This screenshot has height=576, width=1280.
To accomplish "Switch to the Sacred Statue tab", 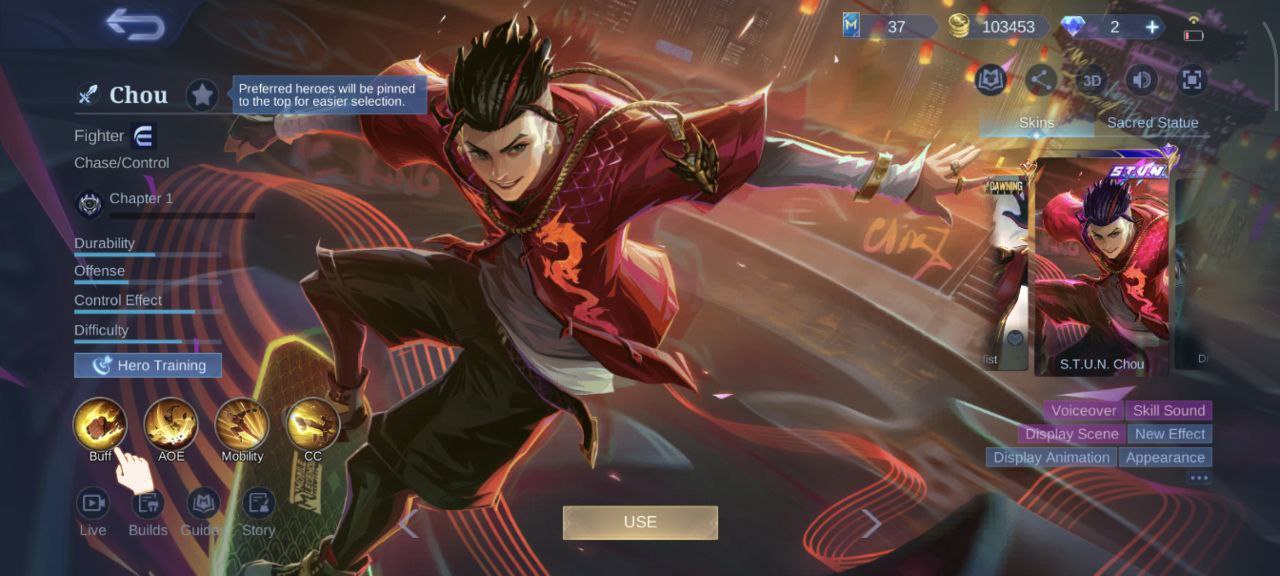I will [x=1152, y=123].
